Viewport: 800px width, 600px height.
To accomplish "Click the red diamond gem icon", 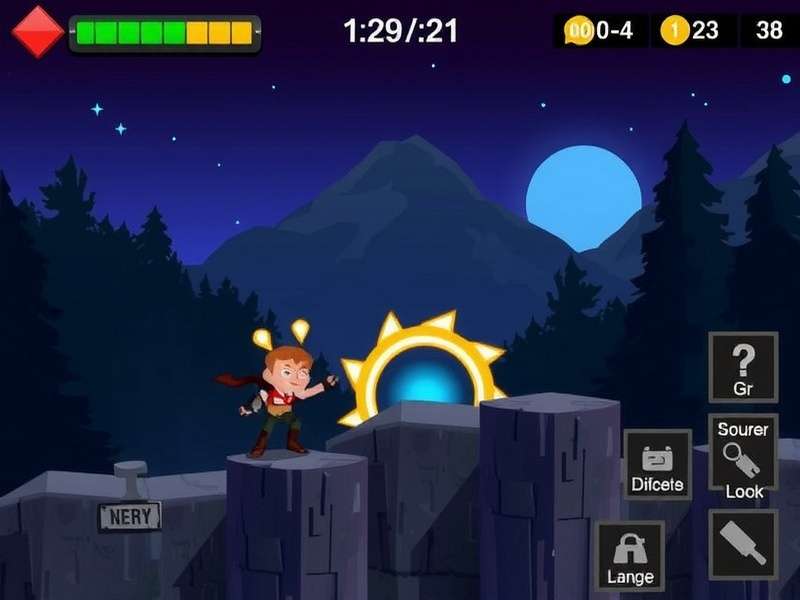I will (x=38, y=31).
